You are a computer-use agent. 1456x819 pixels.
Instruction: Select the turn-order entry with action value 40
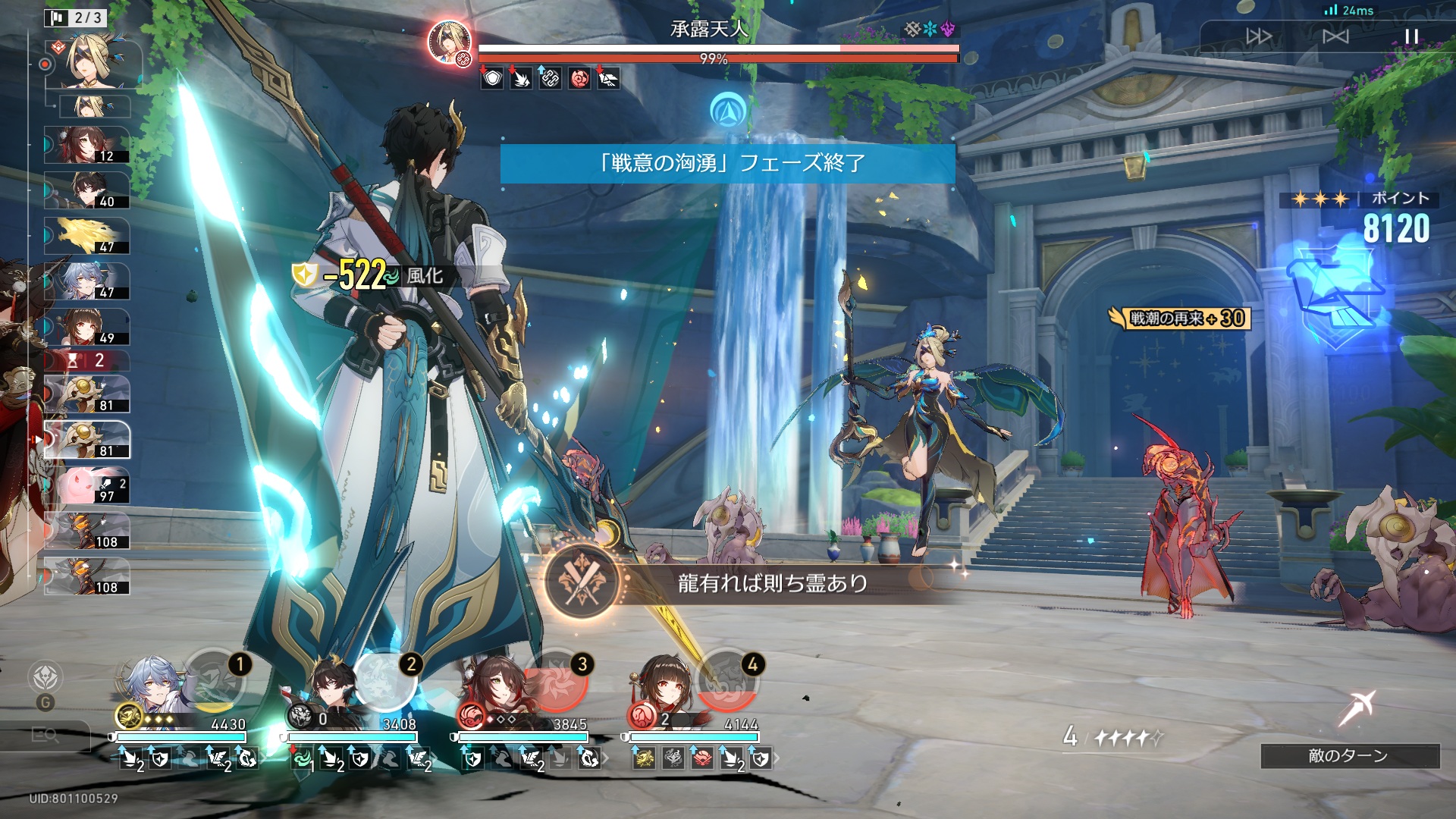[x=86, y=190]
